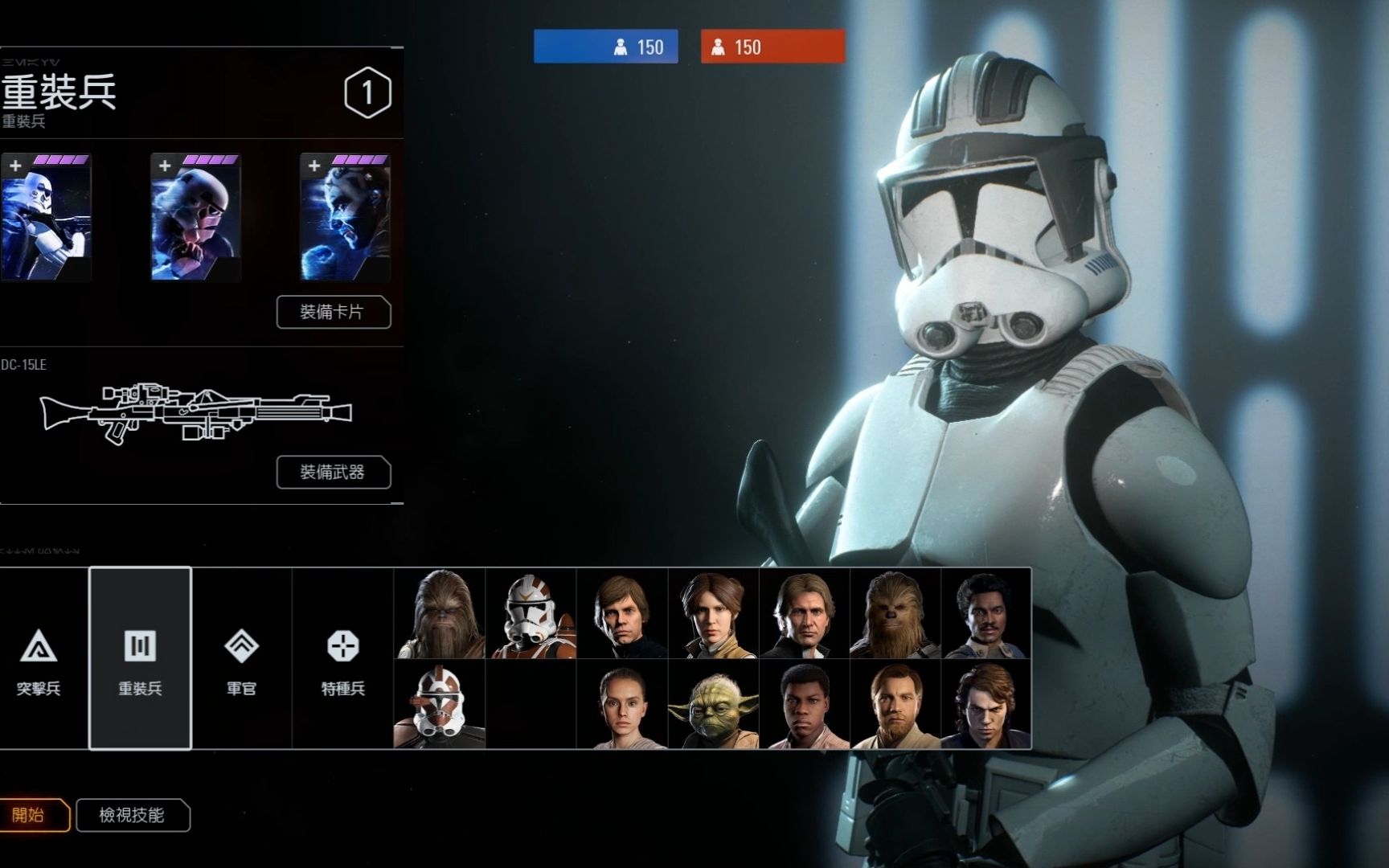Image resolution: width=1389 pixels, height=868 pixels.
Task: Click the DC-15LE weapon outline
Action: coord(195,412)
